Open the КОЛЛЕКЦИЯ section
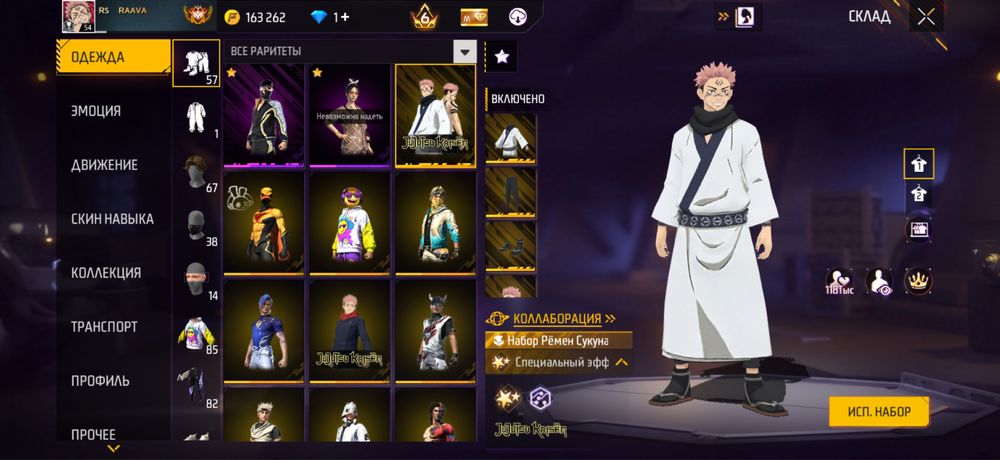The height and width of the screenshot is (460, 1000). [106, 273]
